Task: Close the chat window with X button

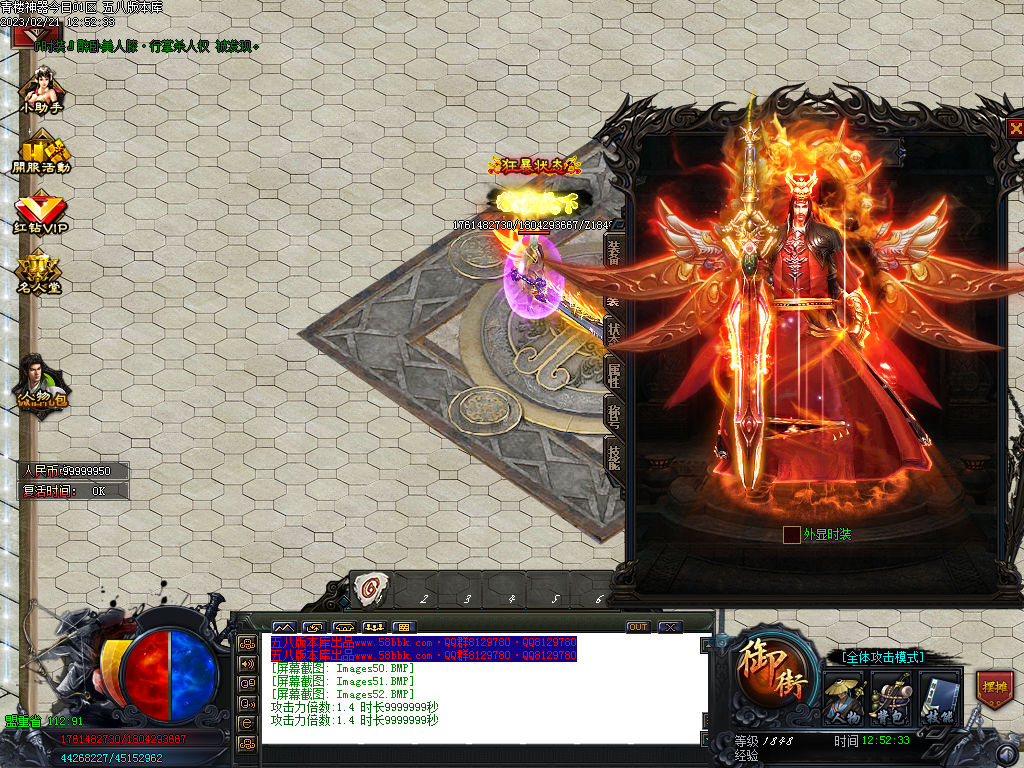Action: click(x=670, y=627)
